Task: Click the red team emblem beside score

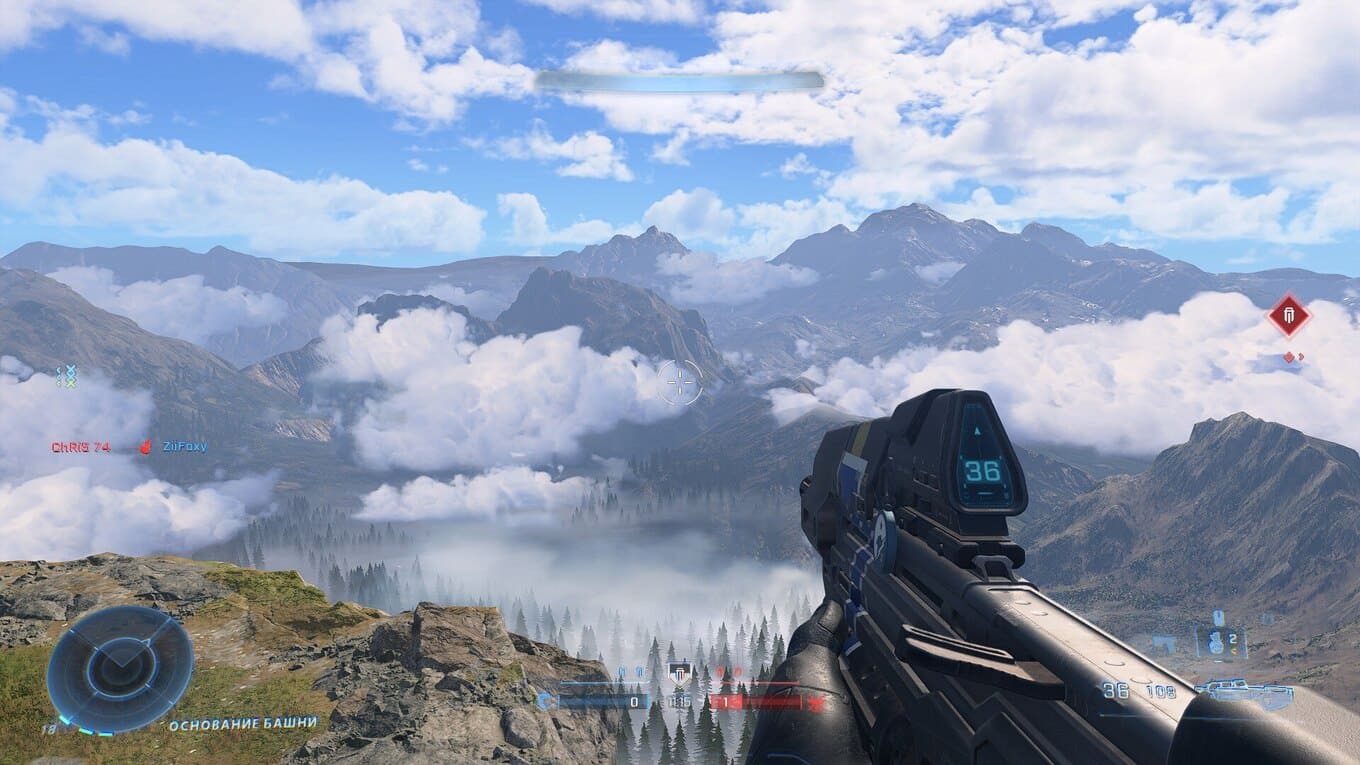Action: click(x=815, y=702)
